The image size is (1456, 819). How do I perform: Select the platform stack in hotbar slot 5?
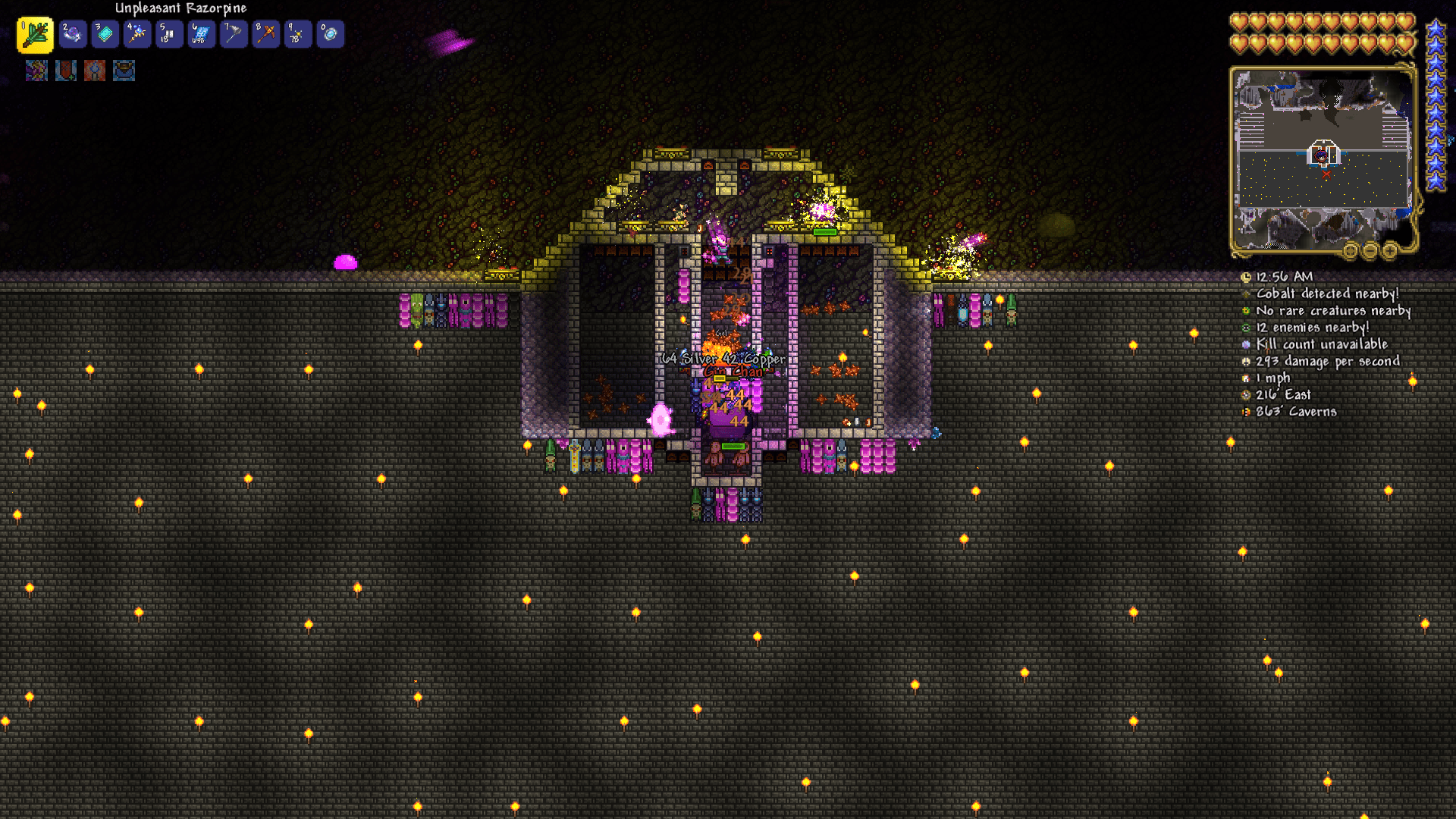point(168,33)
